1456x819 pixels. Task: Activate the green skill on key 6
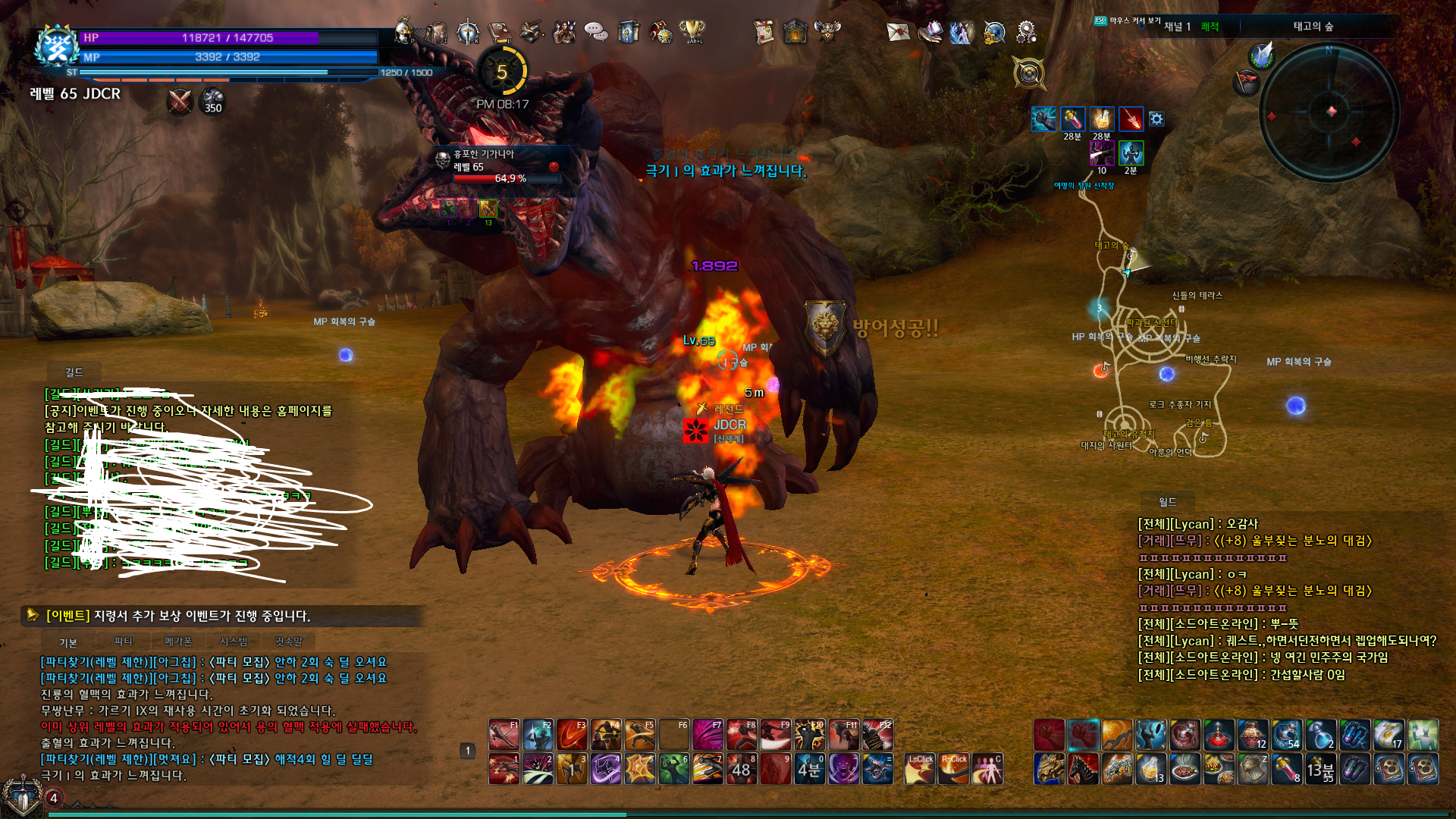click(673, 769)
